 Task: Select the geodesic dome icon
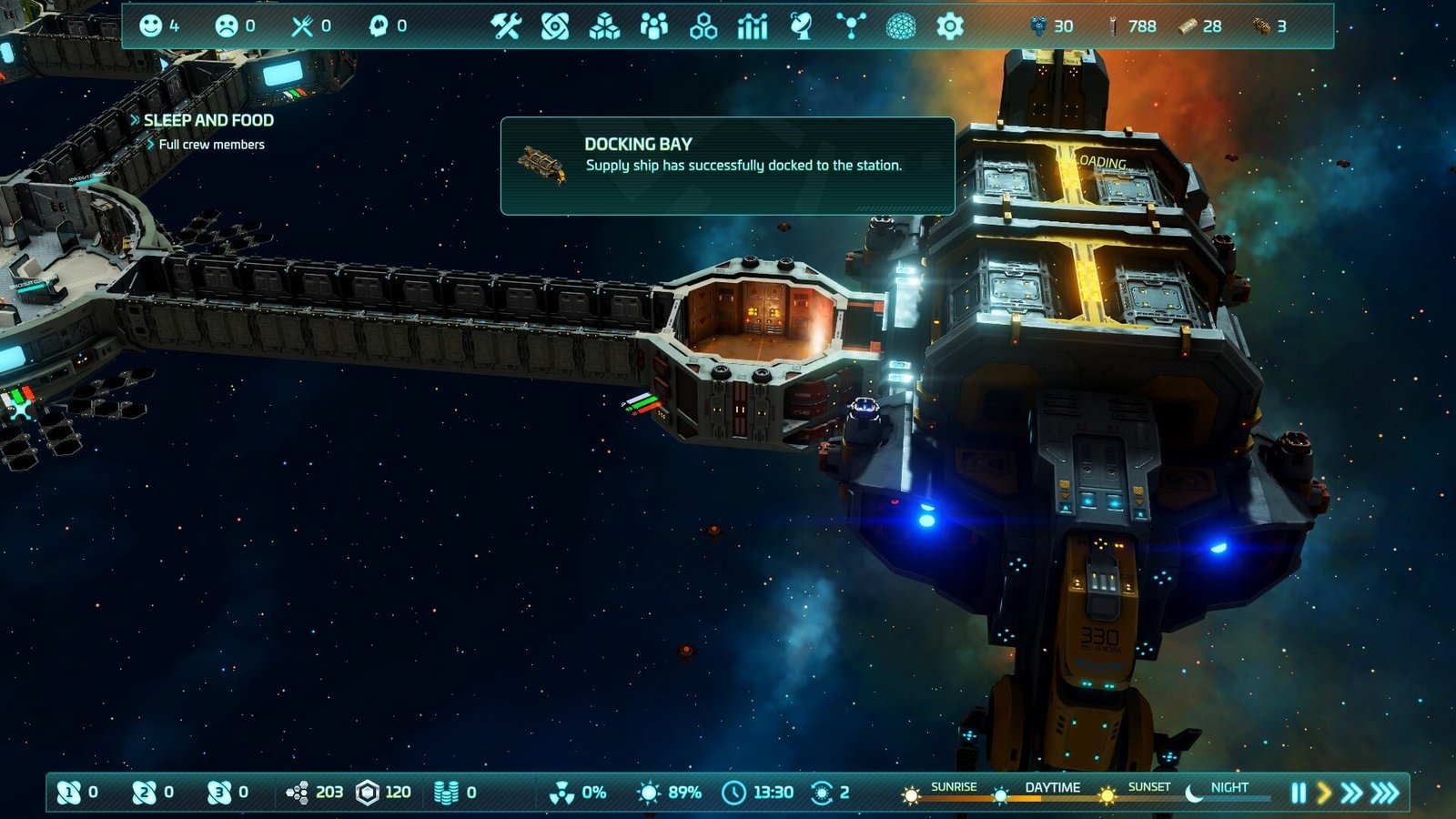(901, 26)
